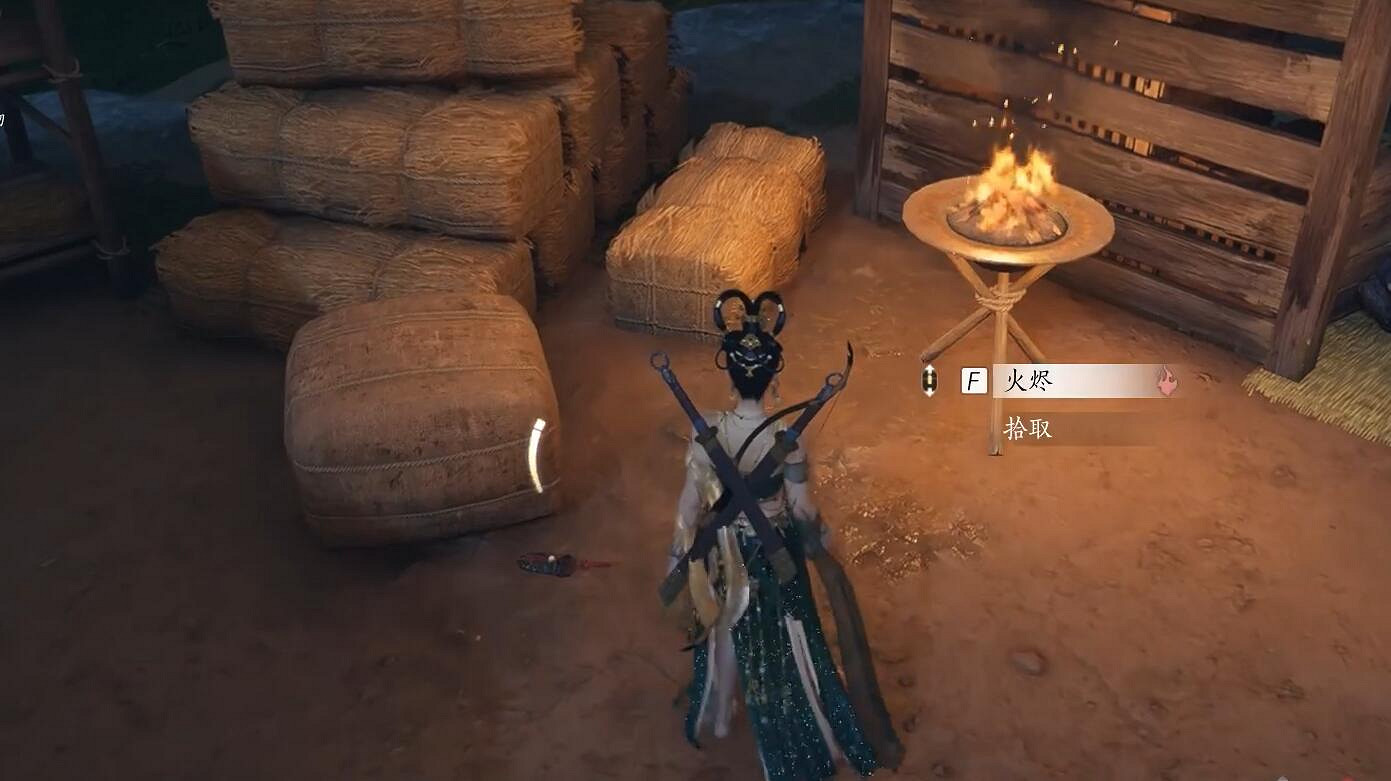Click the mouse wheel scroll indicator icon
Viewport: 1391px width, 781px height.
coord(930,380)
